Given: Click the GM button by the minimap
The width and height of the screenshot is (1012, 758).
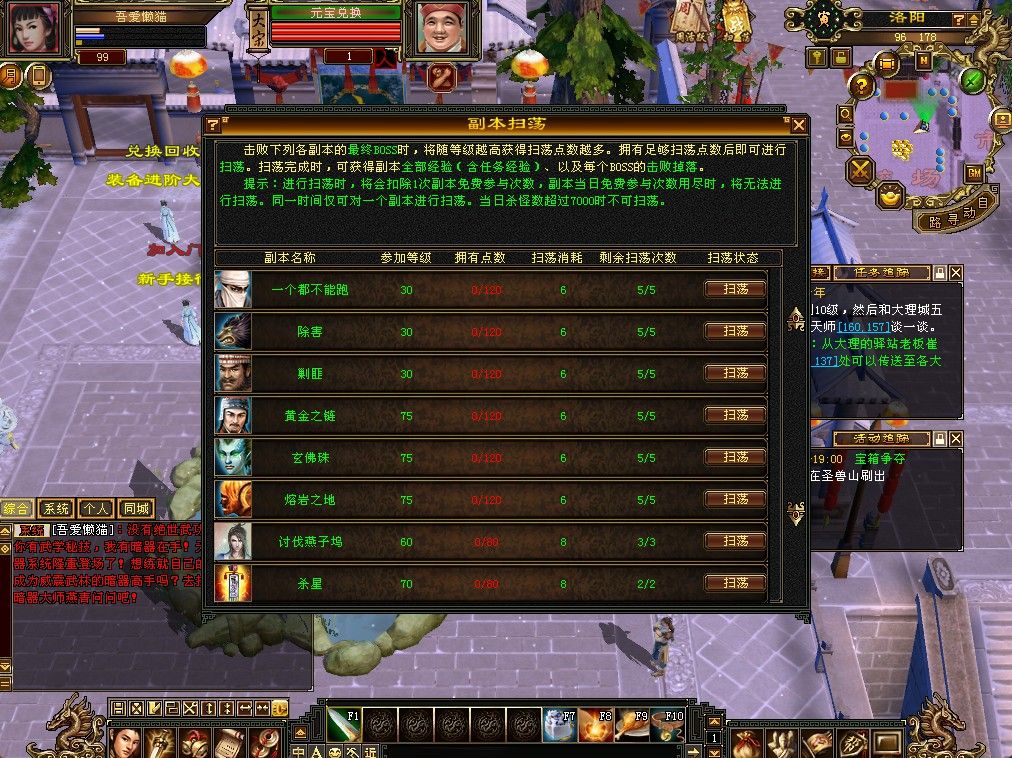Looking at the screenshot, I should coord(973,173).
